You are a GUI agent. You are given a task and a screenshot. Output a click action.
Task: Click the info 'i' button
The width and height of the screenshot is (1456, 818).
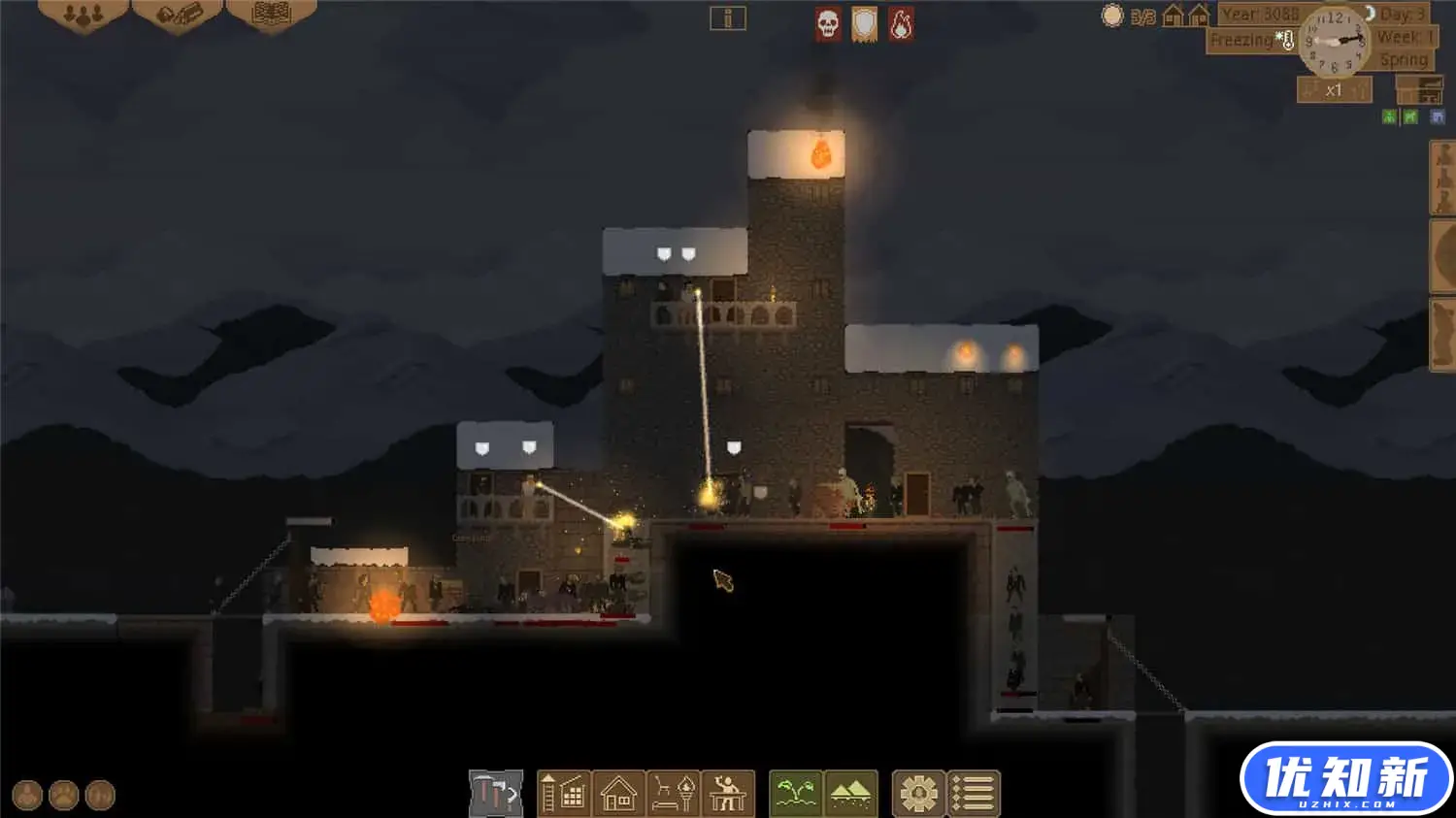[727, 18]
